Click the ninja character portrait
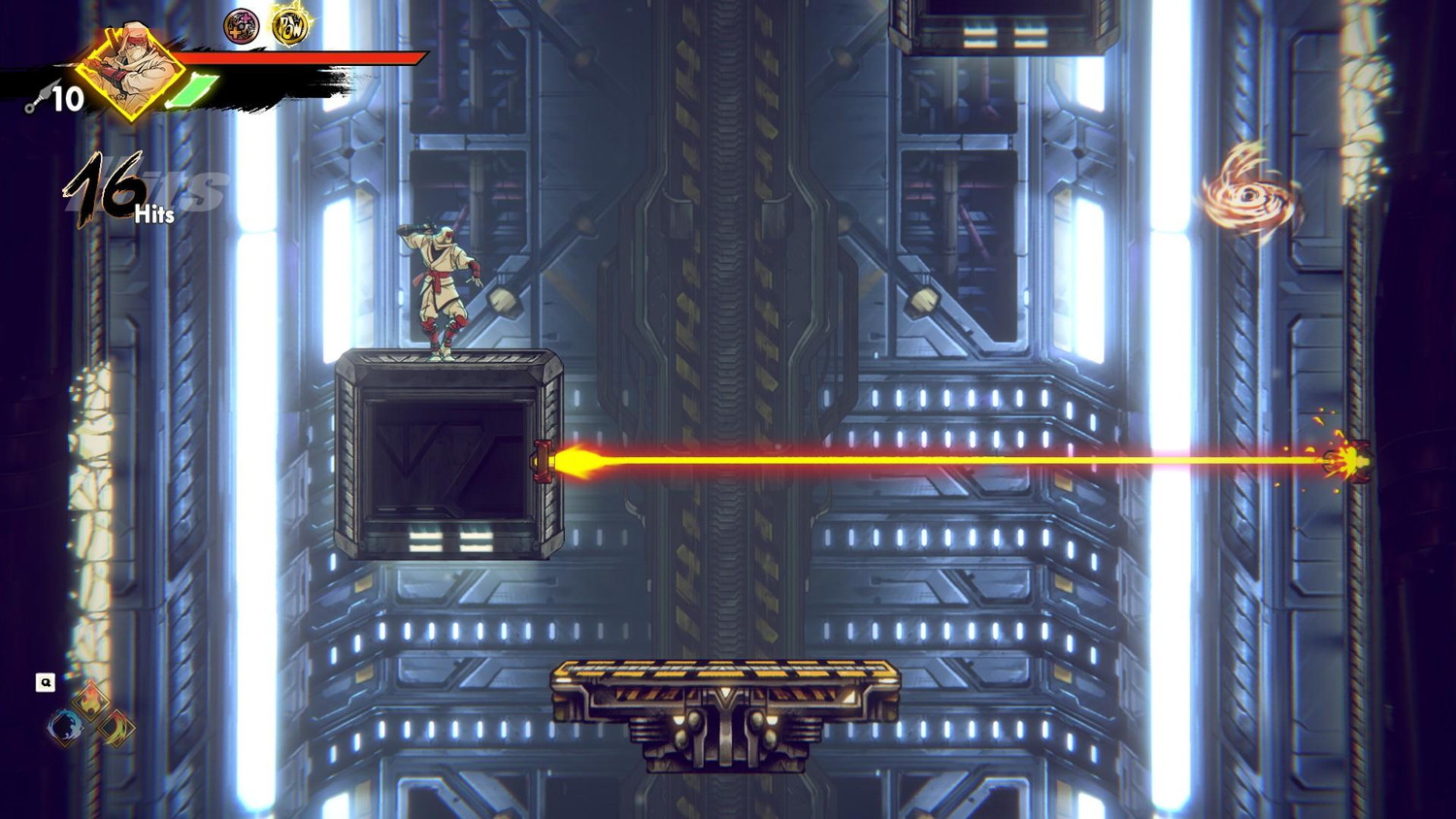The image size is (1456, 819). click(131, 68)
